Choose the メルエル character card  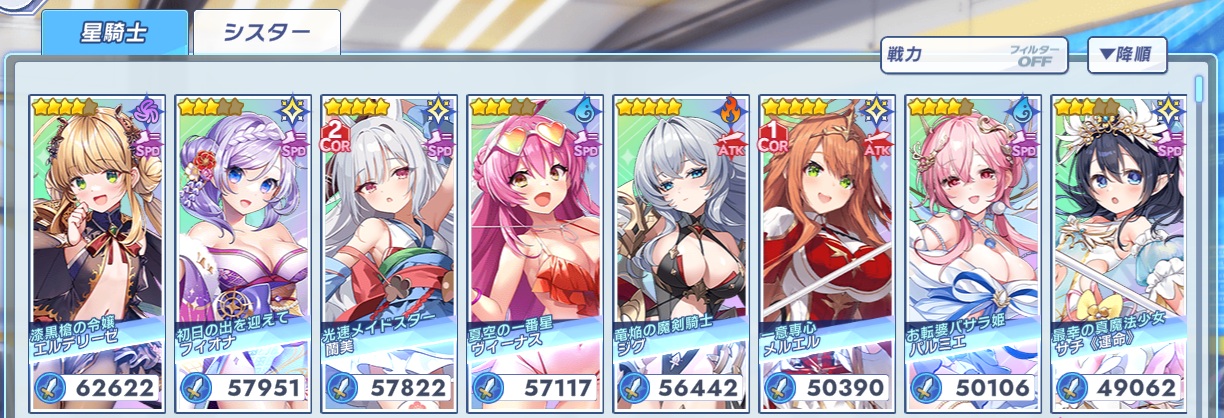click(827, 250)
